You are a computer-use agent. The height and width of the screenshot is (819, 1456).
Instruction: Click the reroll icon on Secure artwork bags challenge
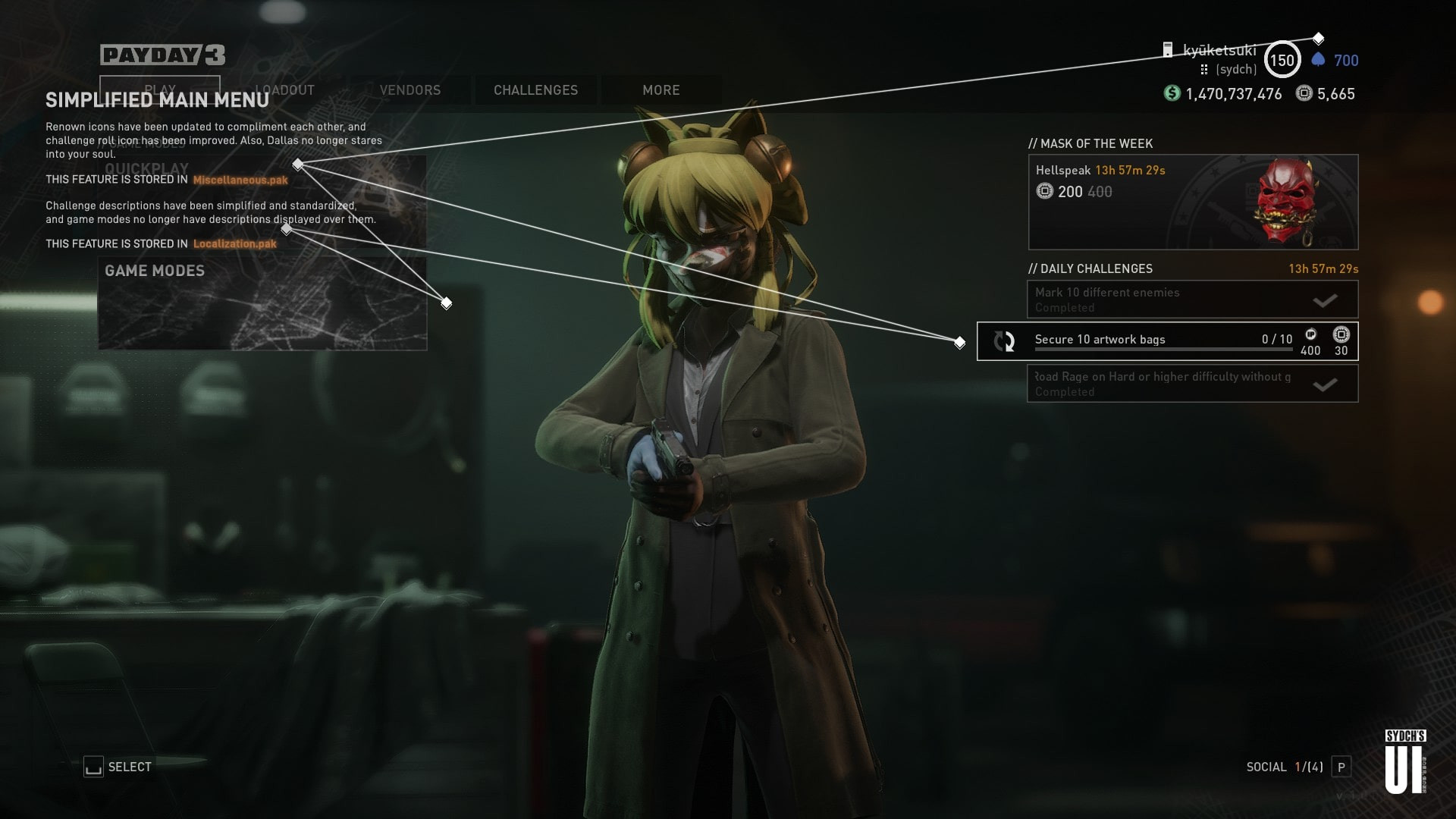coord(1006,341)
